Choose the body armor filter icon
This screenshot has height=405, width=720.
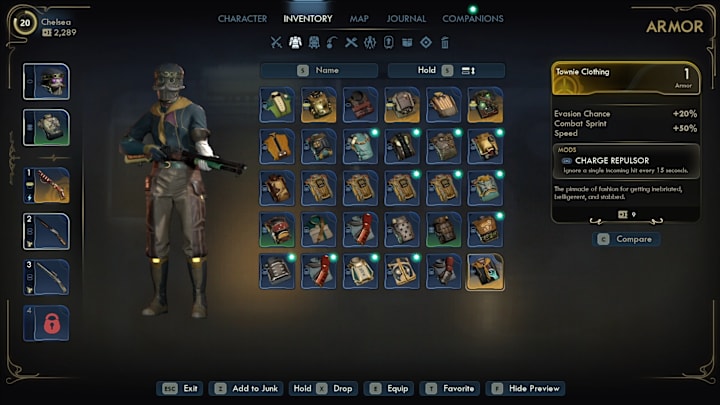tap(295, 42)
